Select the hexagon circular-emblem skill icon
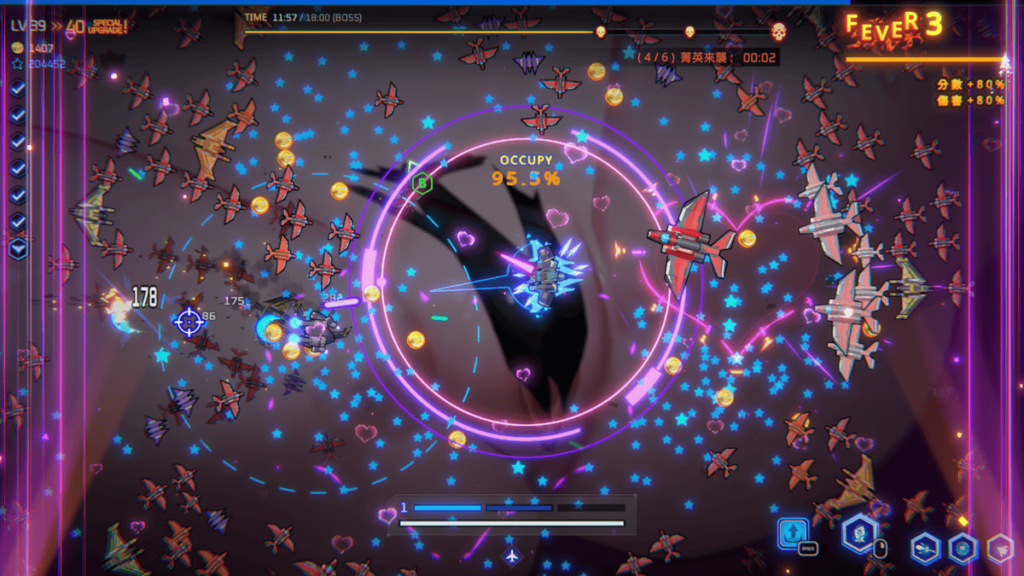1024x576 pixels. click(962, 547)
